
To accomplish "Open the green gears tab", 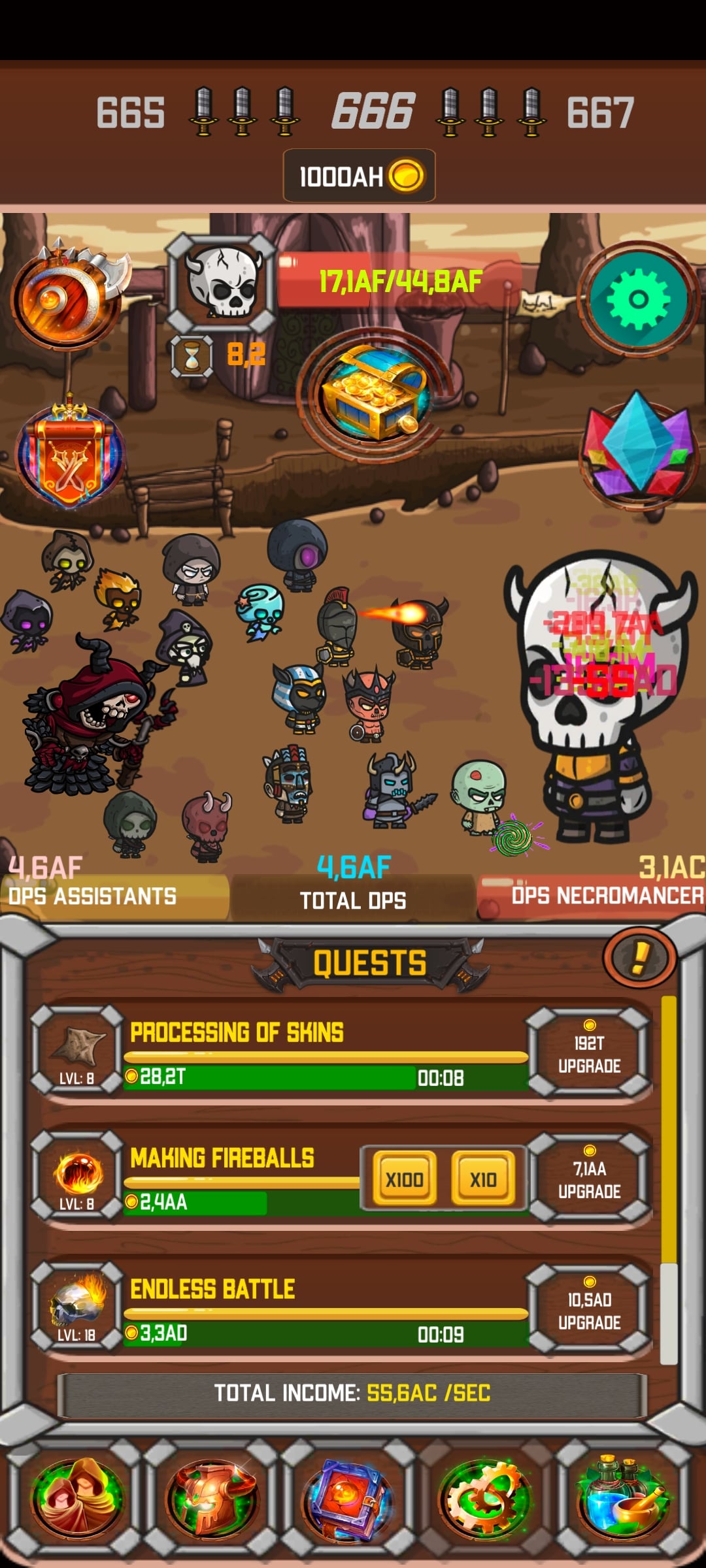I will click(x=485, y=1495).
